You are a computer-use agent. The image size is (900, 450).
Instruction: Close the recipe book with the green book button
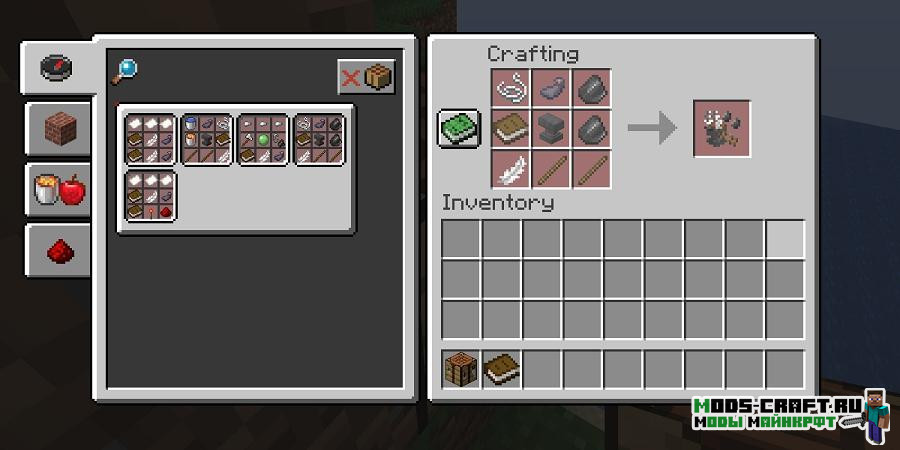459,128
